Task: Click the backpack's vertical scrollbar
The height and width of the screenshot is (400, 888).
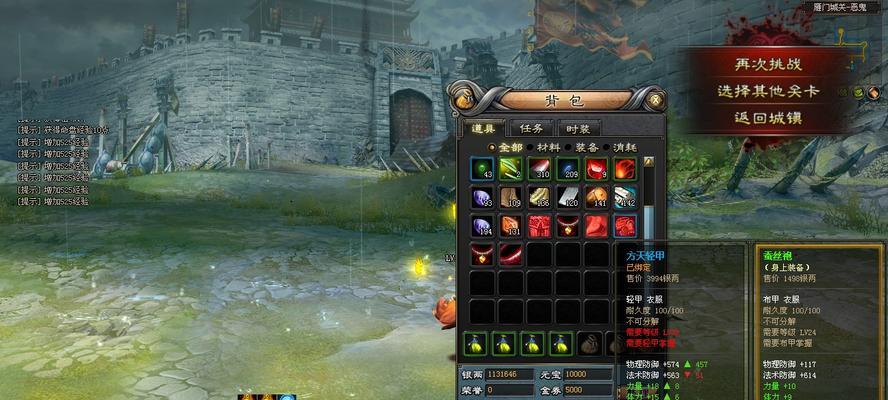Action: 649,210
